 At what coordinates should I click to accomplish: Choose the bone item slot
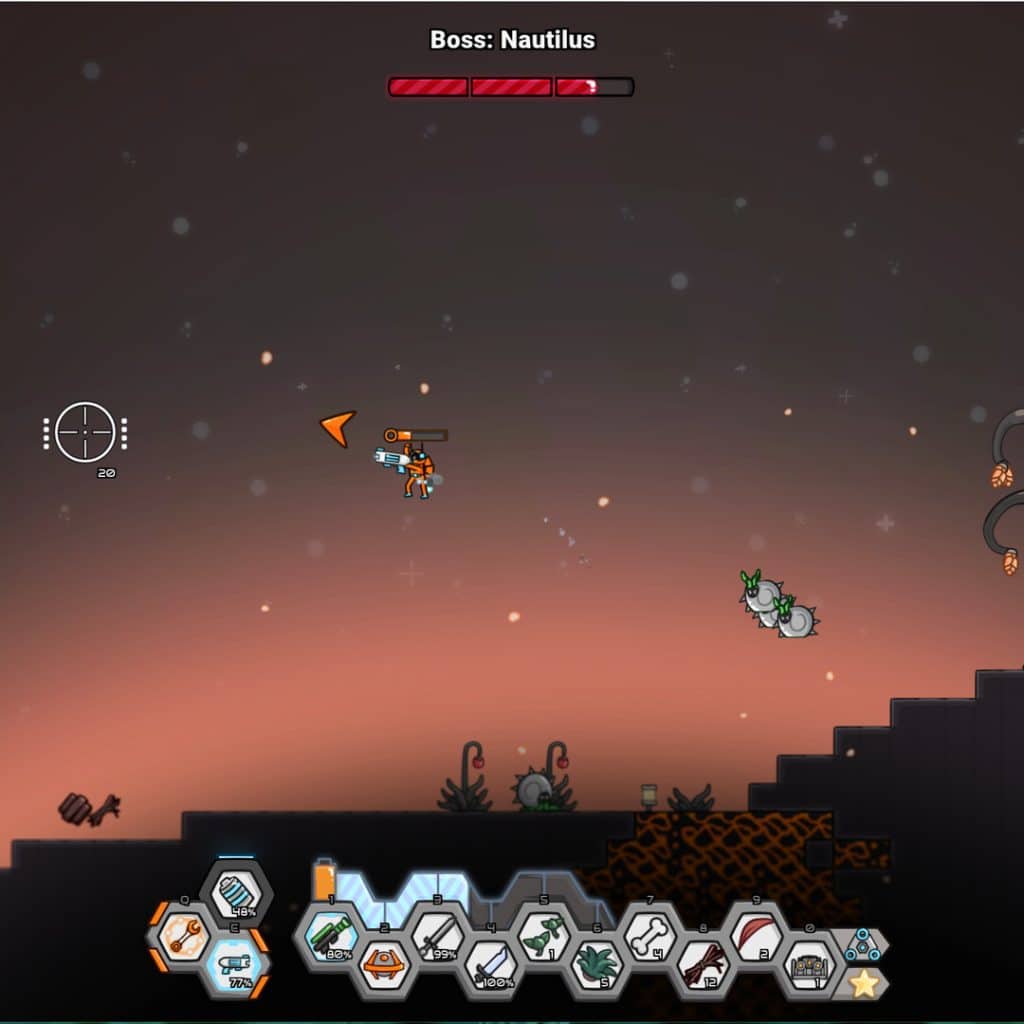tap(650, 937)
